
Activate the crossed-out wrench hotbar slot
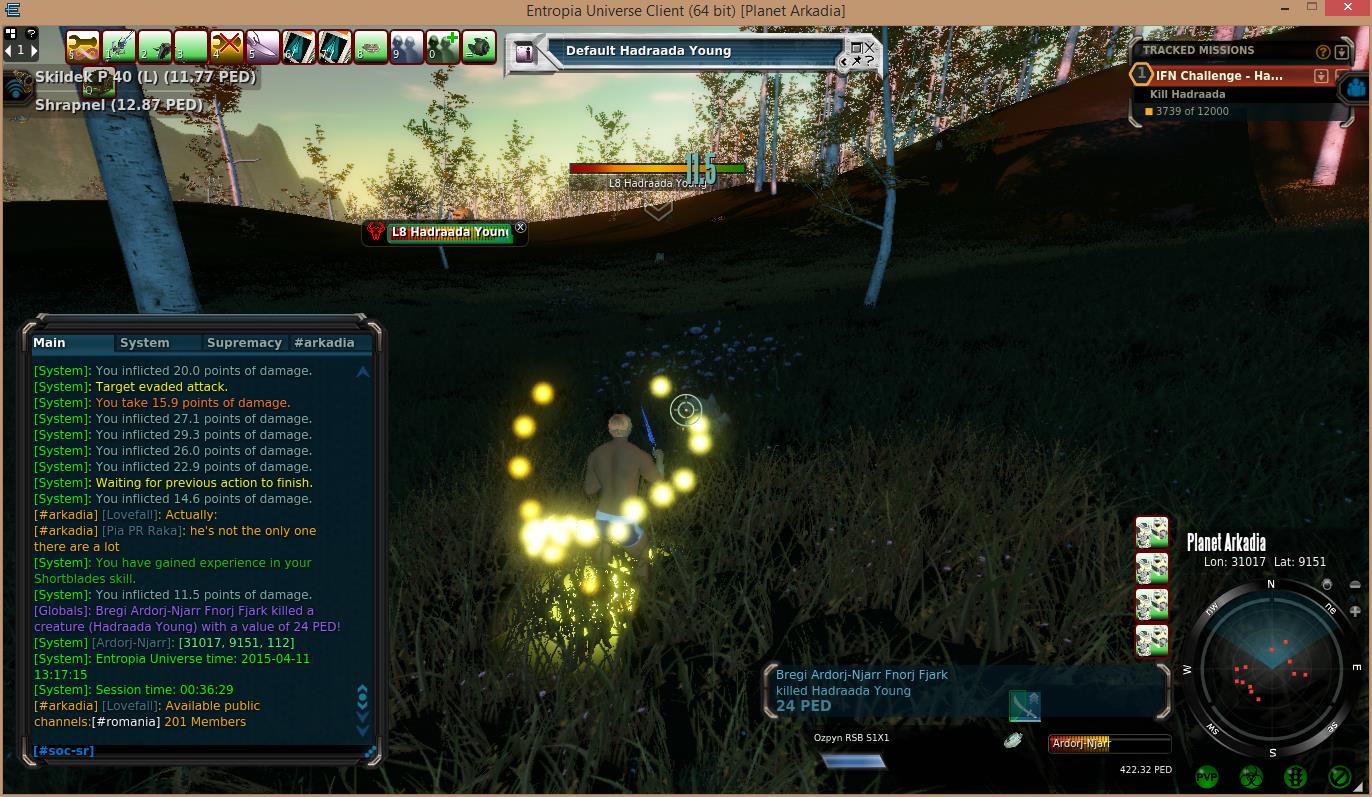point(227,47)
